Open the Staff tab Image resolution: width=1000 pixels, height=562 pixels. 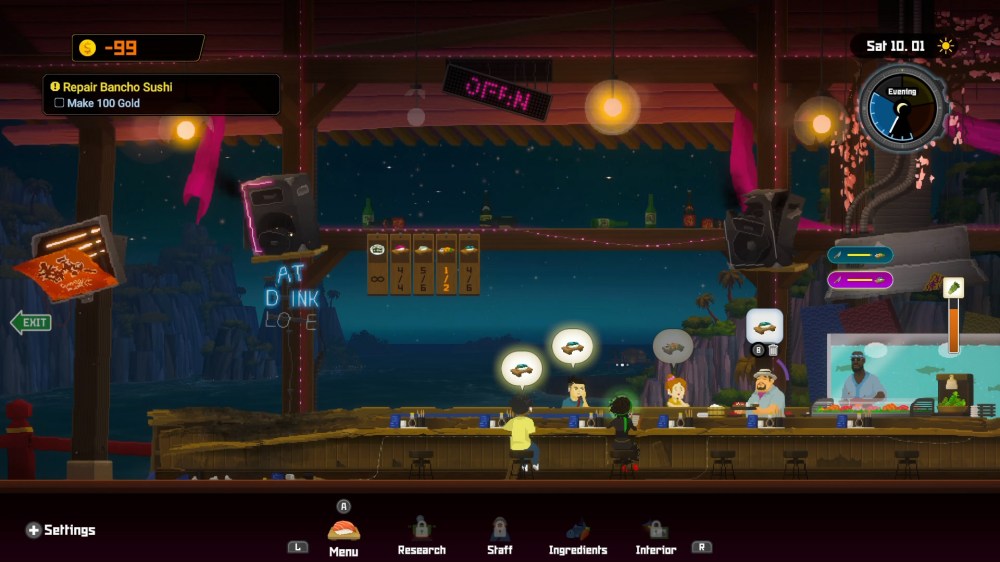[x=500, y=535]
